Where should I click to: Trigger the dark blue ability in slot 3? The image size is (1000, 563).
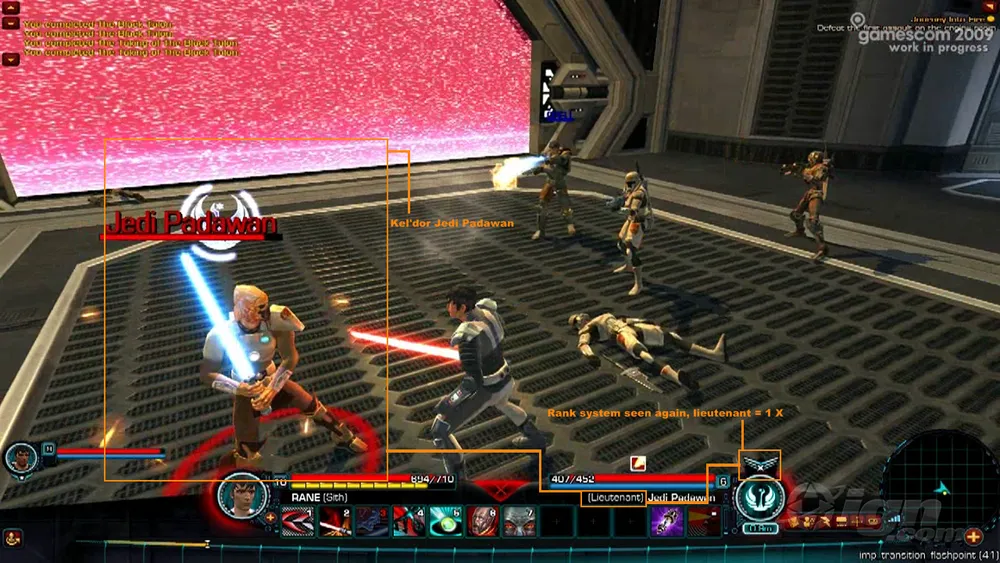pyautogui.click(x=371, y=521)
